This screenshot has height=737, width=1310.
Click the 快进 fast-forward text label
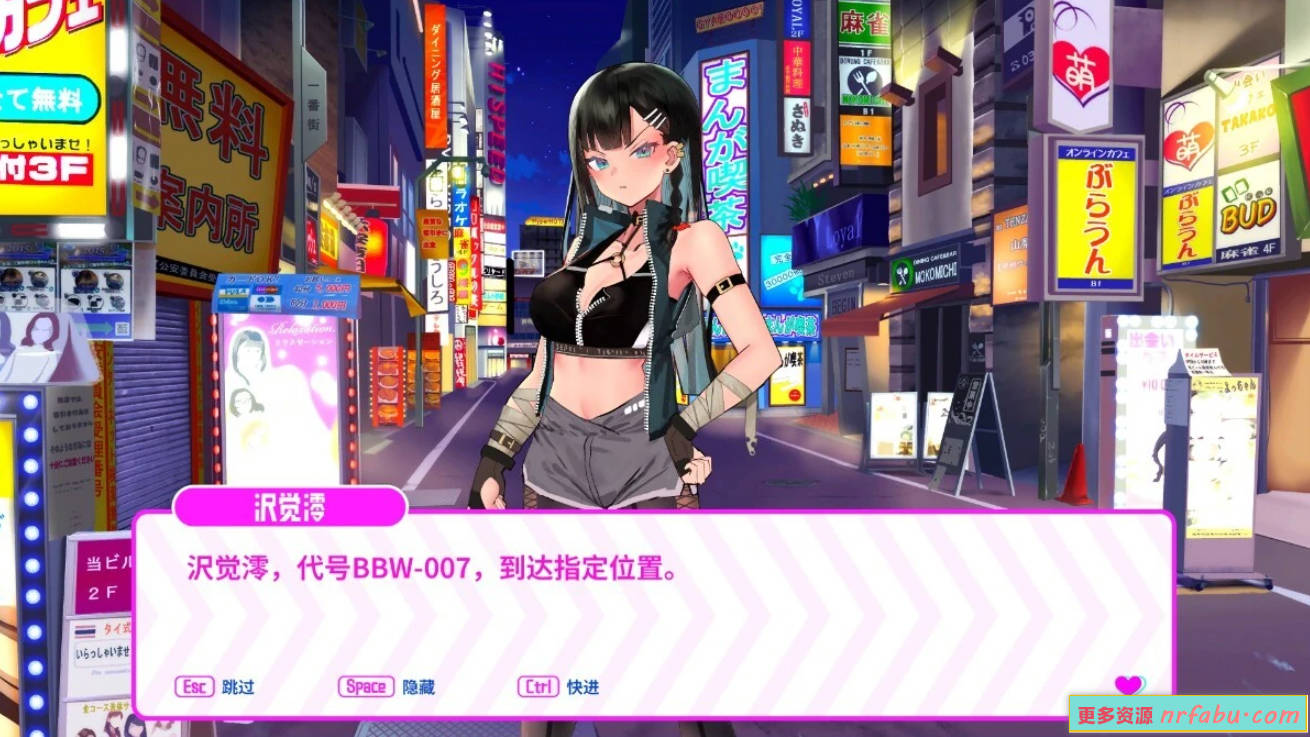(585, 687)
